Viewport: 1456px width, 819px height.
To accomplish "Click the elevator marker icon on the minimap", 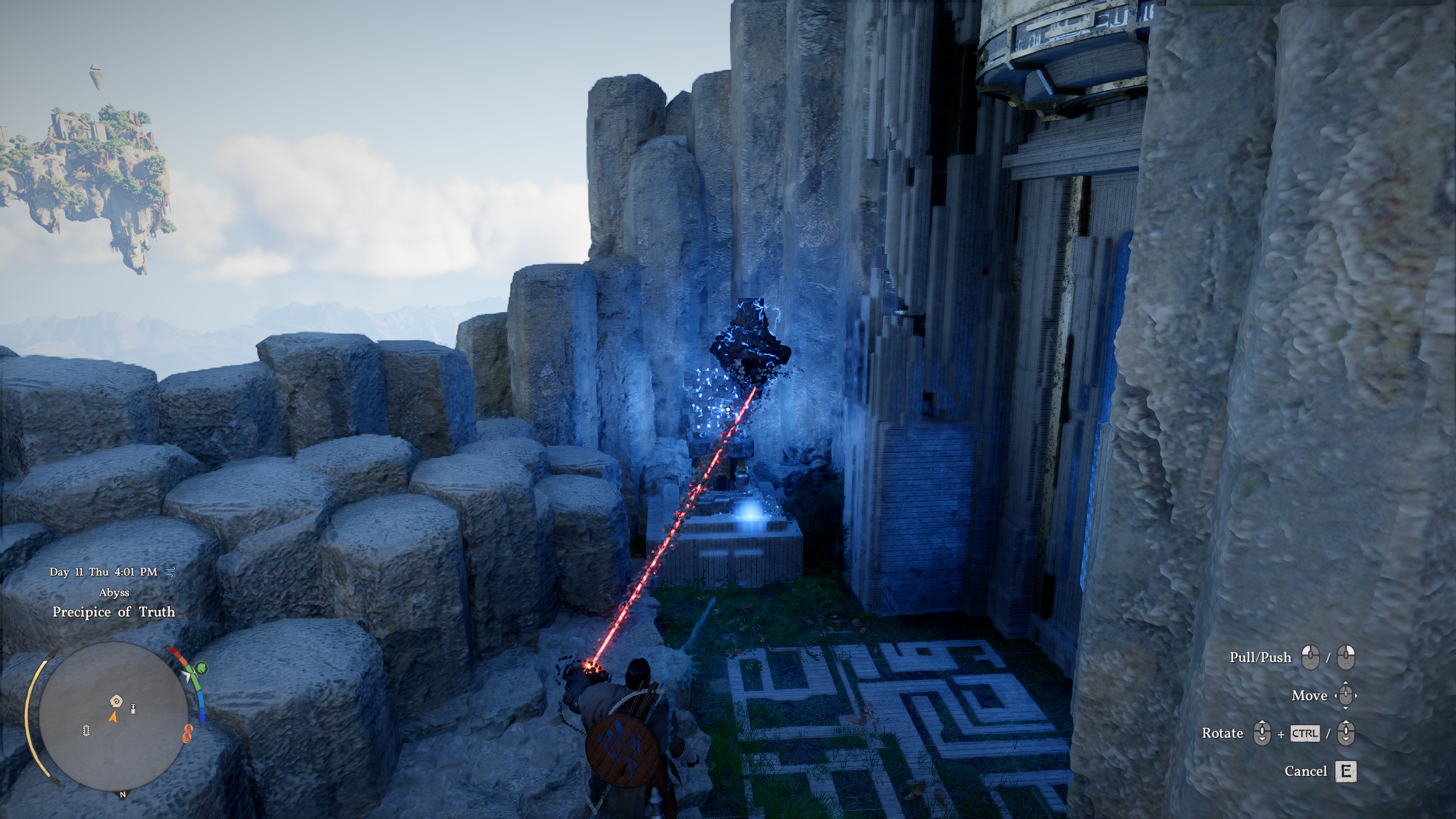I will 133,708.
